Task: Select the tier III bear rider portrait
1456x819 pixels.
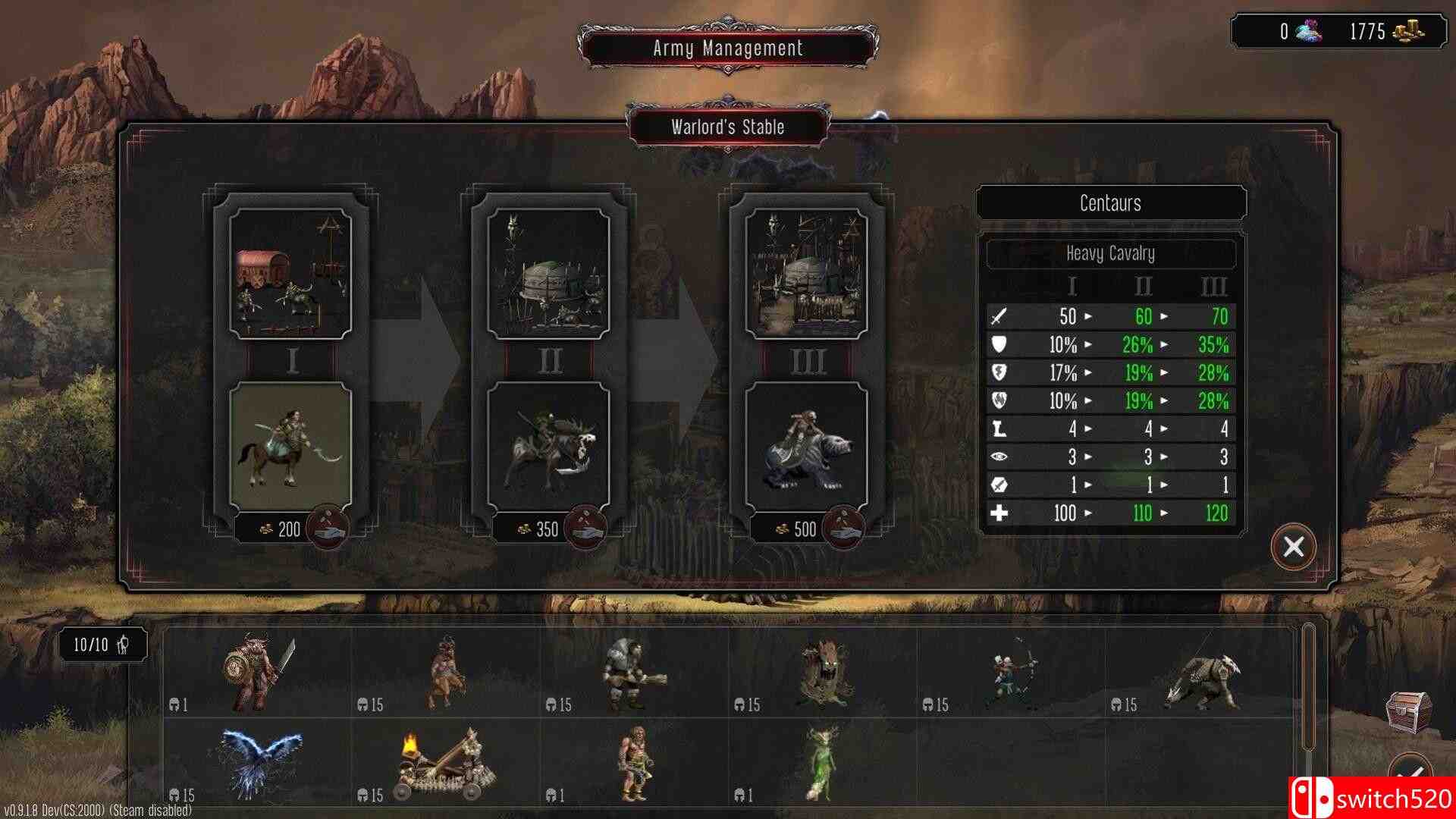Action: click(806, 445)
